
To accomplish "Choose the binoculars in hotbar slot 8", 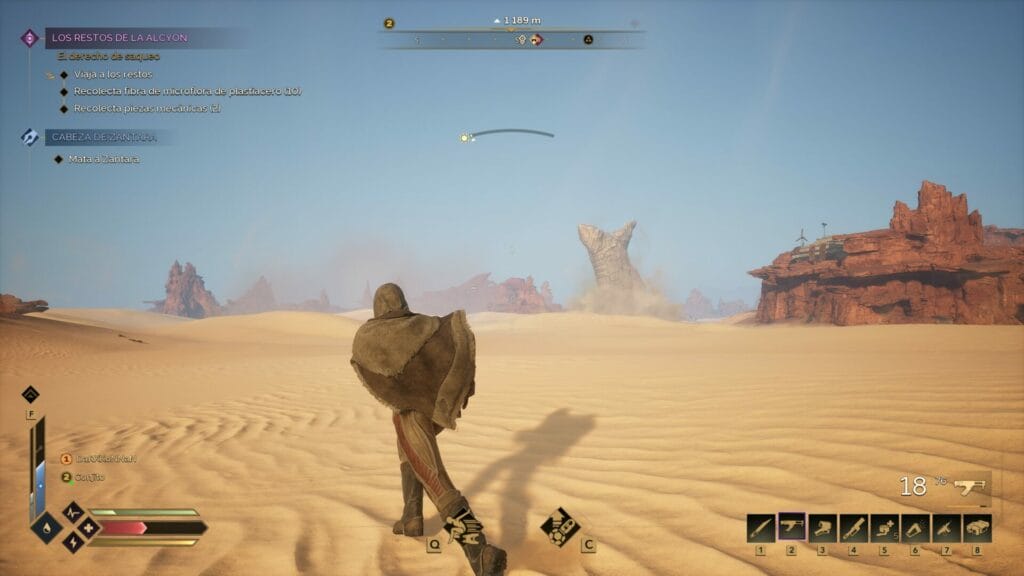I will [x=977, y=528].
